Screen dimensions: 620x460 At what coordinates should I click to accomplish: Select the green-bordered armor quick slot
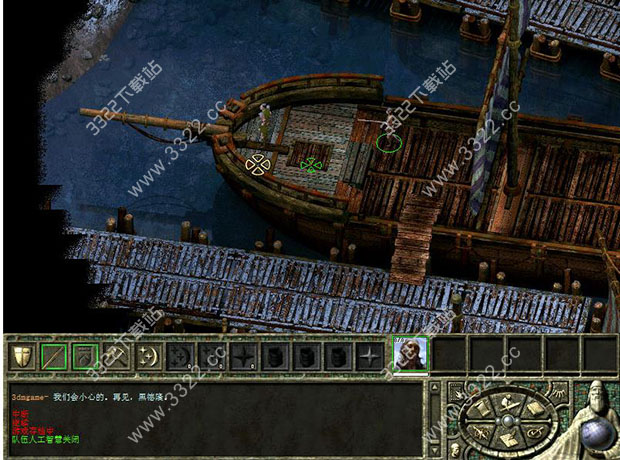coord(84,356)
